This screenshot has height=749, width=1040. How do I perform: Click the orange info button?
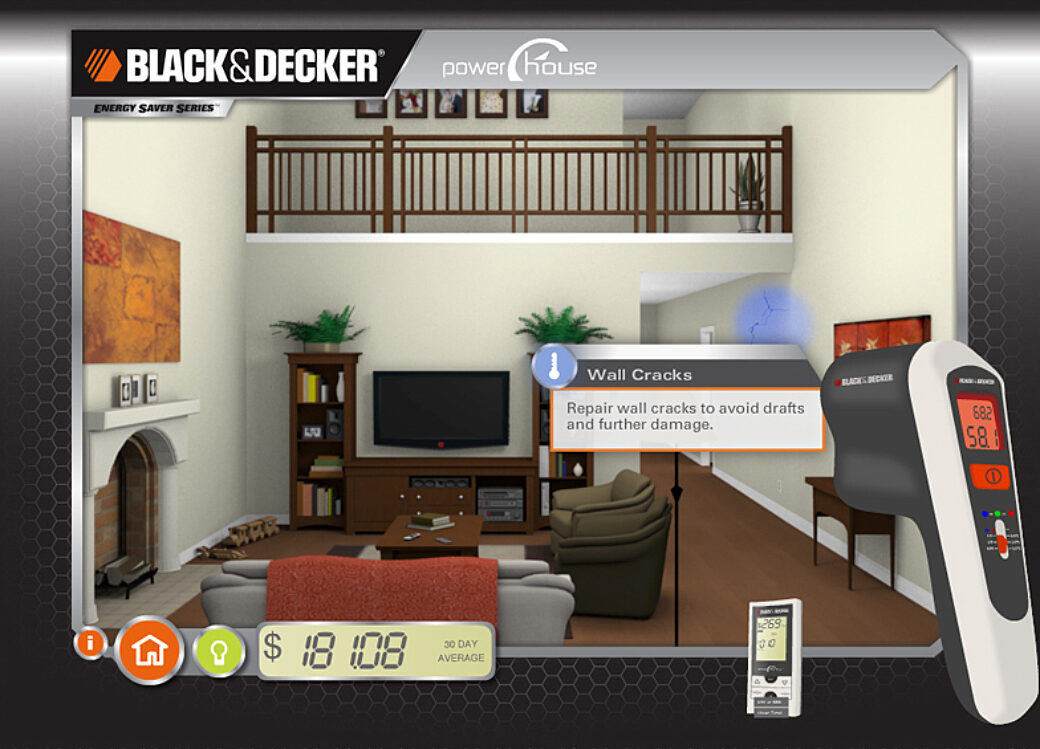tap(90, 643)
